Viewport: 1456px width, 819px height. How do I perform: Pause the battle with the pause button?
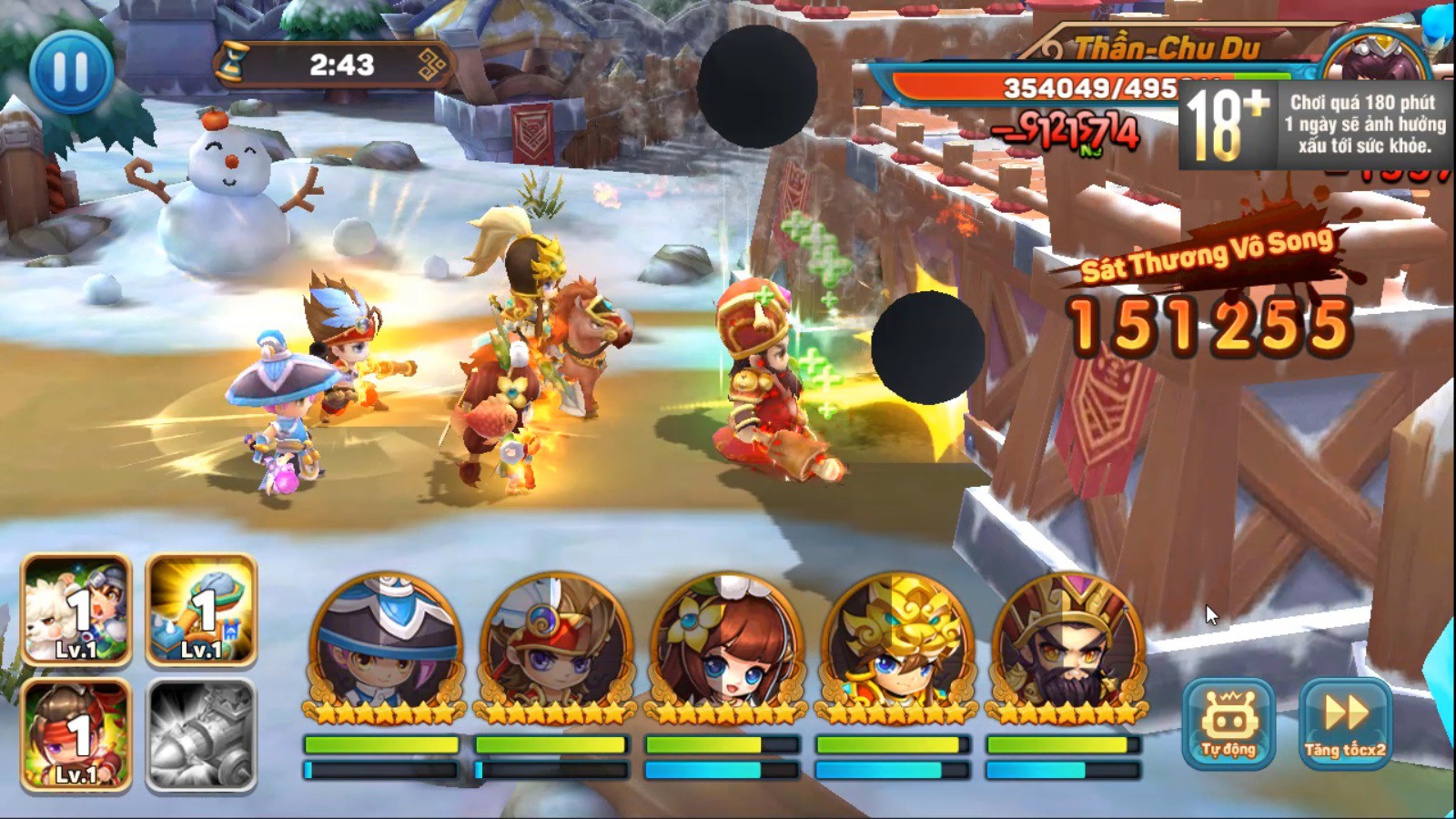tap(71, 69)
